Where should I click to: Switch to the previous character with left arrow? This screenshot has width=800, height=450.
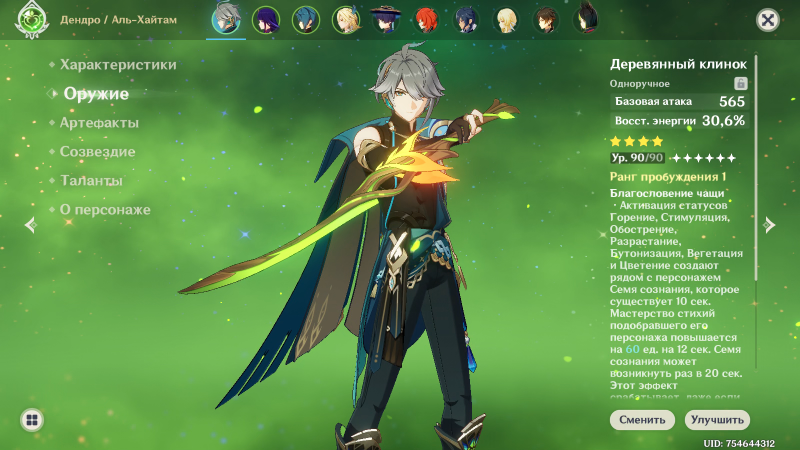(30, 224)
